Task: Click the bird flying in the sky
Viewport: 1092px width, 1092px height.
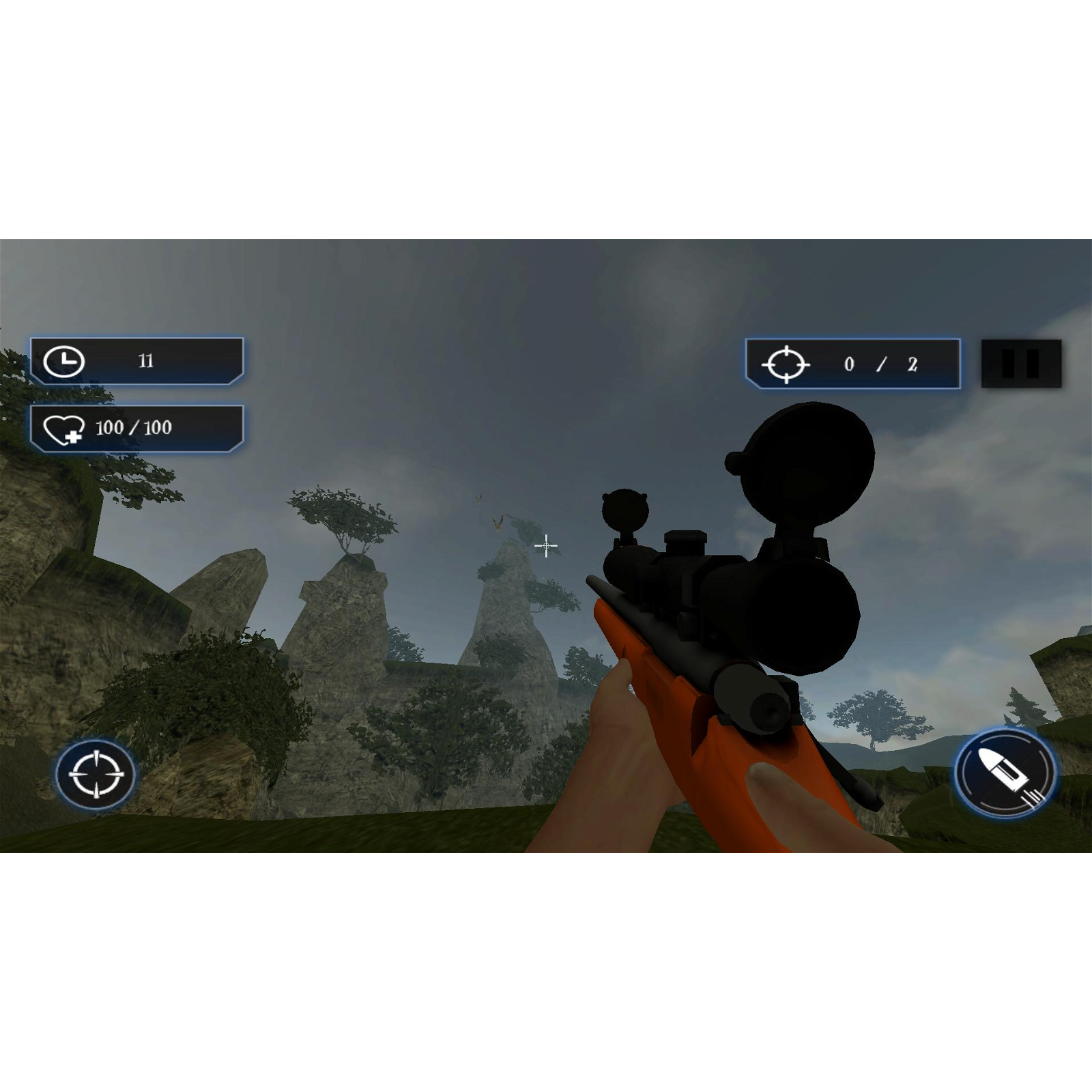Action: point(497,524)
